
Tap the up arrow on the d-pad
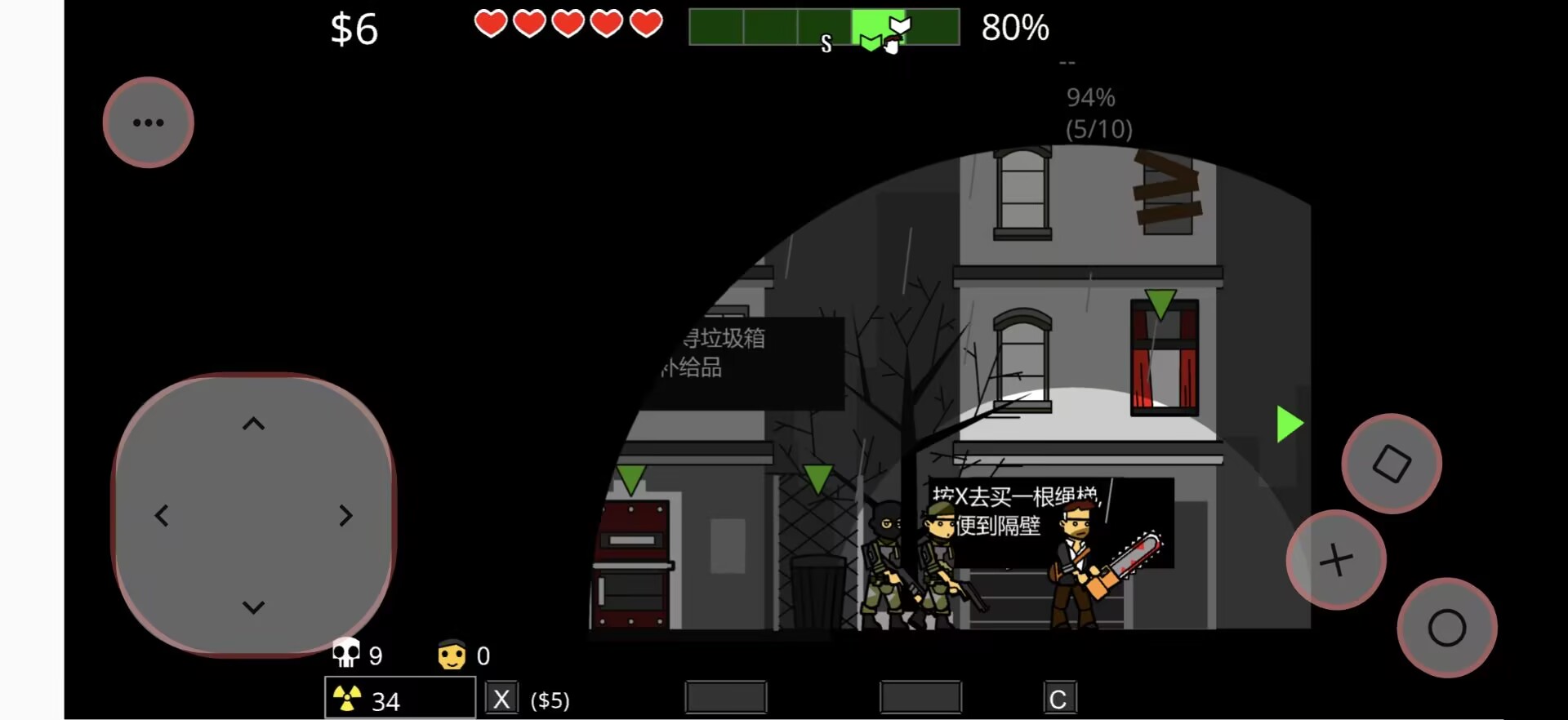click(x=254, y=424)
